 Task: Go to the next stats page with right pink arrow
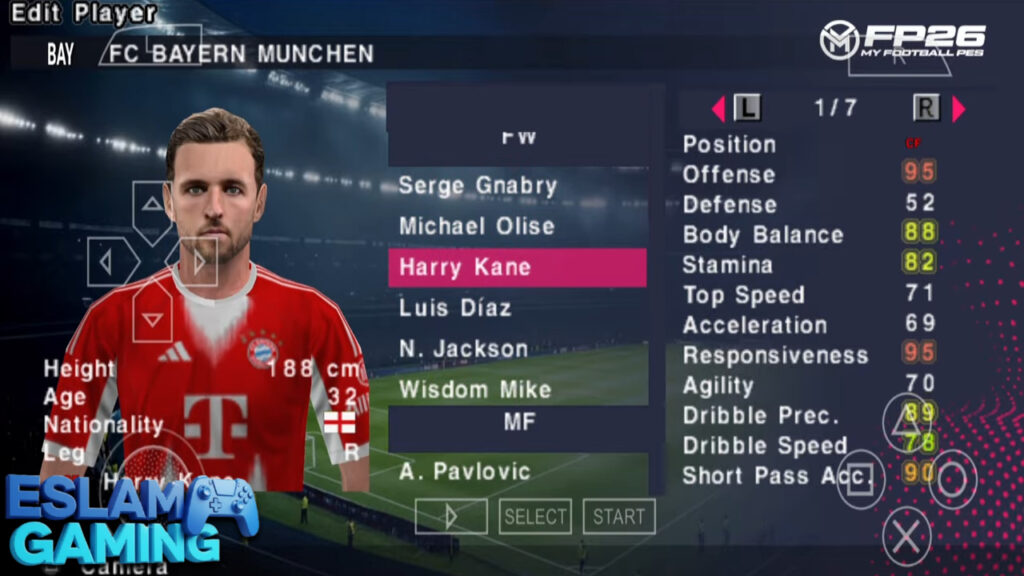click(x=959, y=108)
